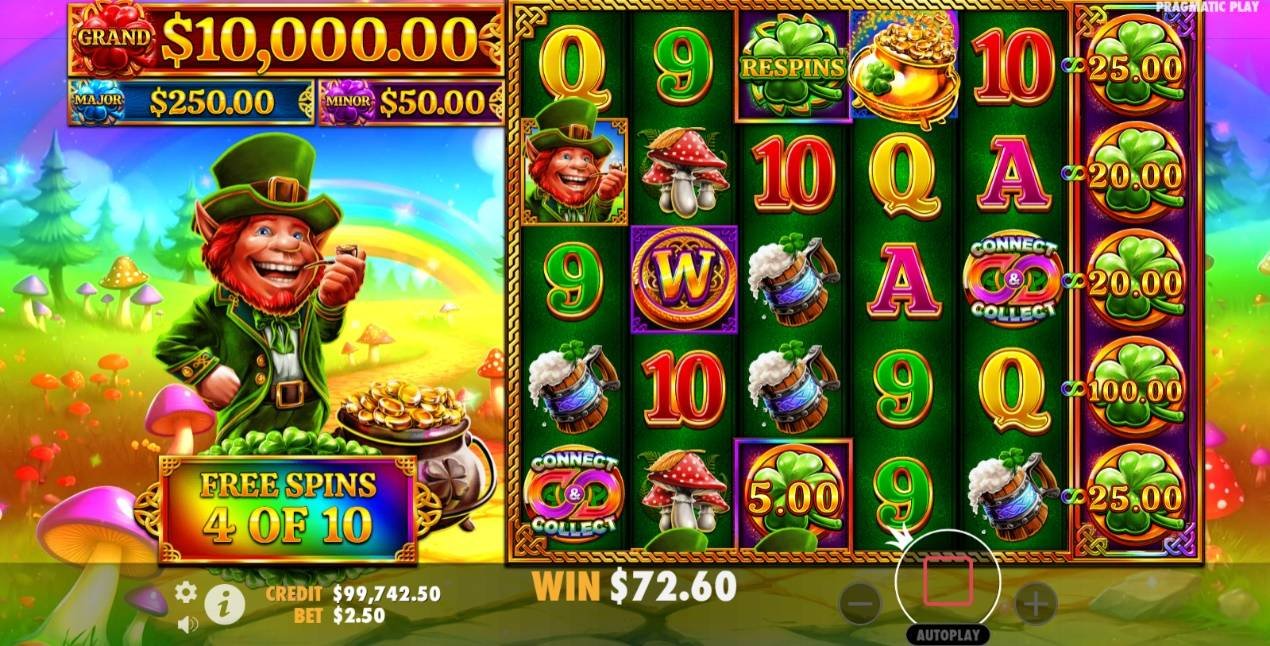Decrease the bet with the minus button
Viewport: 1270px width, 646px height.
tap(860, 603)
